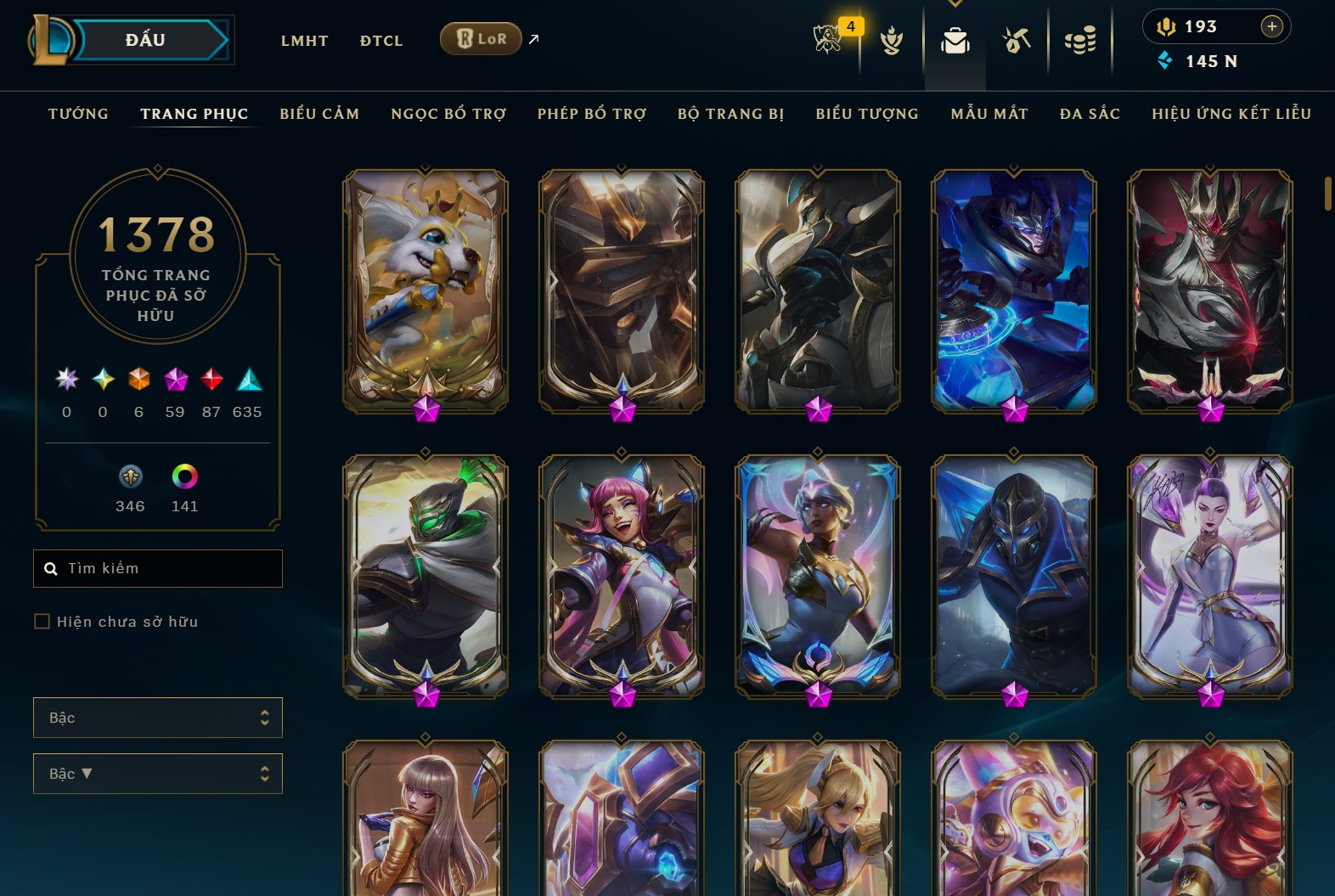This screenshot has height=896, width=1335.
Task: Select the orange Legendary hexagon rarity icon
Action: [x=138, y=380]
